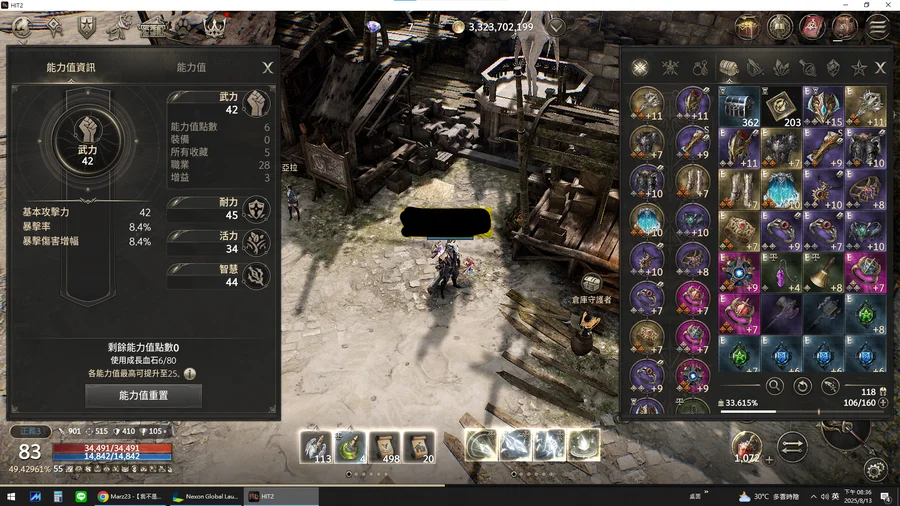Select the golden bell item in inventory
The width and height of the screenshot is (900, 506).
pos(823,272)
